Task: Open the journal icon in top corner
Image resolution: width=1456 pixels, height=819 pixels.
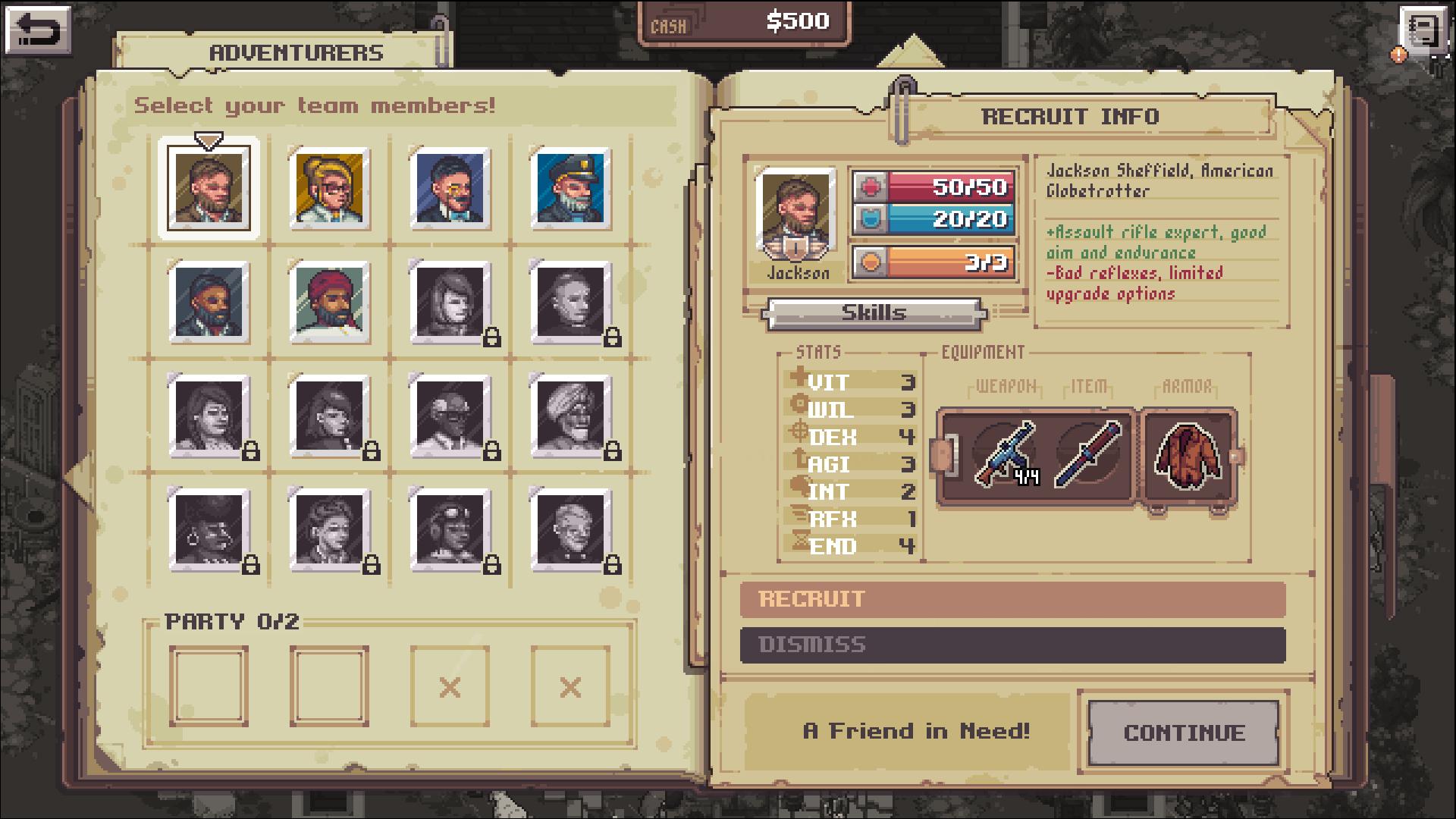Action: [x=1423, y=33]
